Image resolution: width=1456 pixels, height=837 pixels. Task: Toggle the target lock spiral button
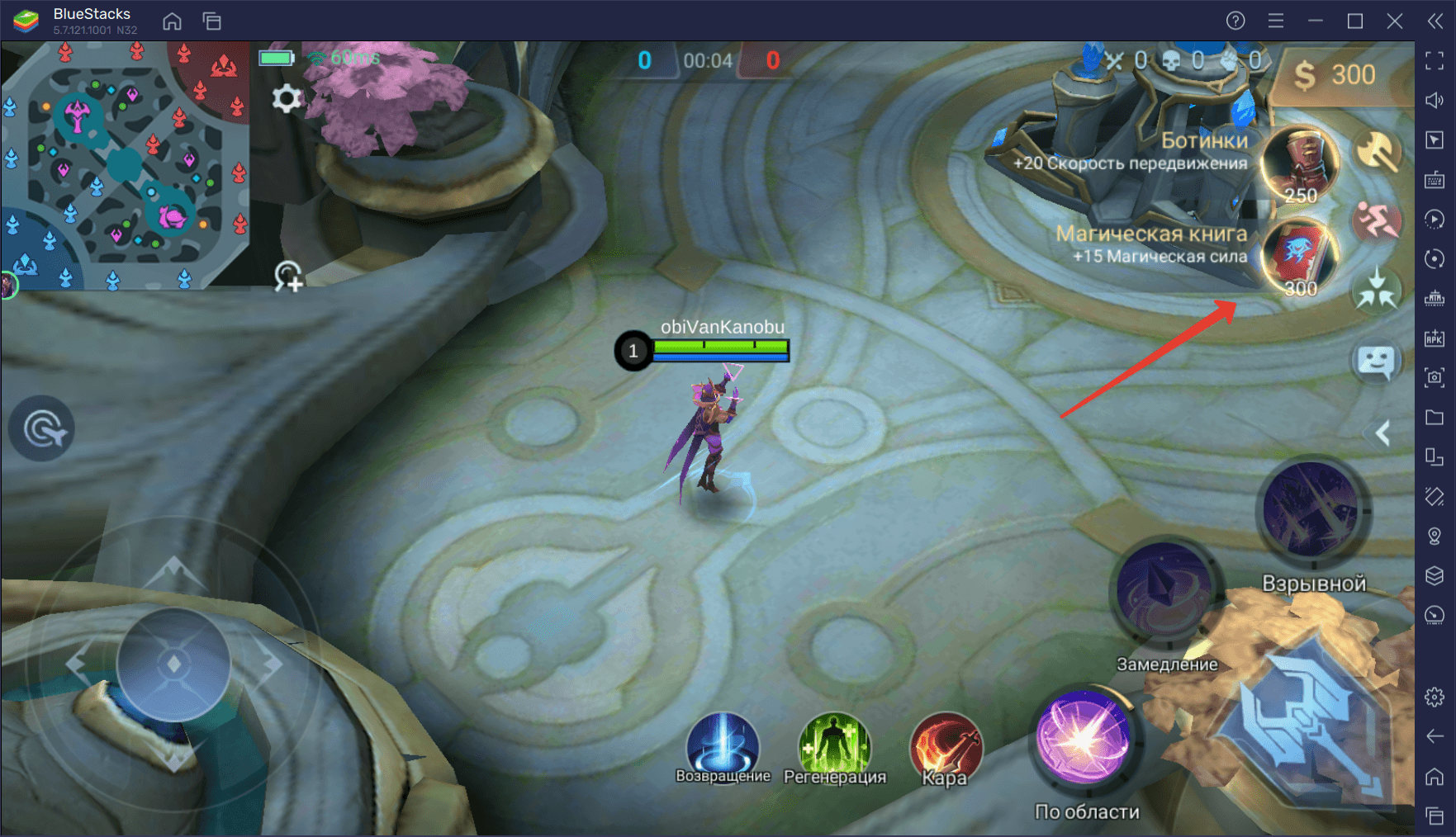point(41,428)
